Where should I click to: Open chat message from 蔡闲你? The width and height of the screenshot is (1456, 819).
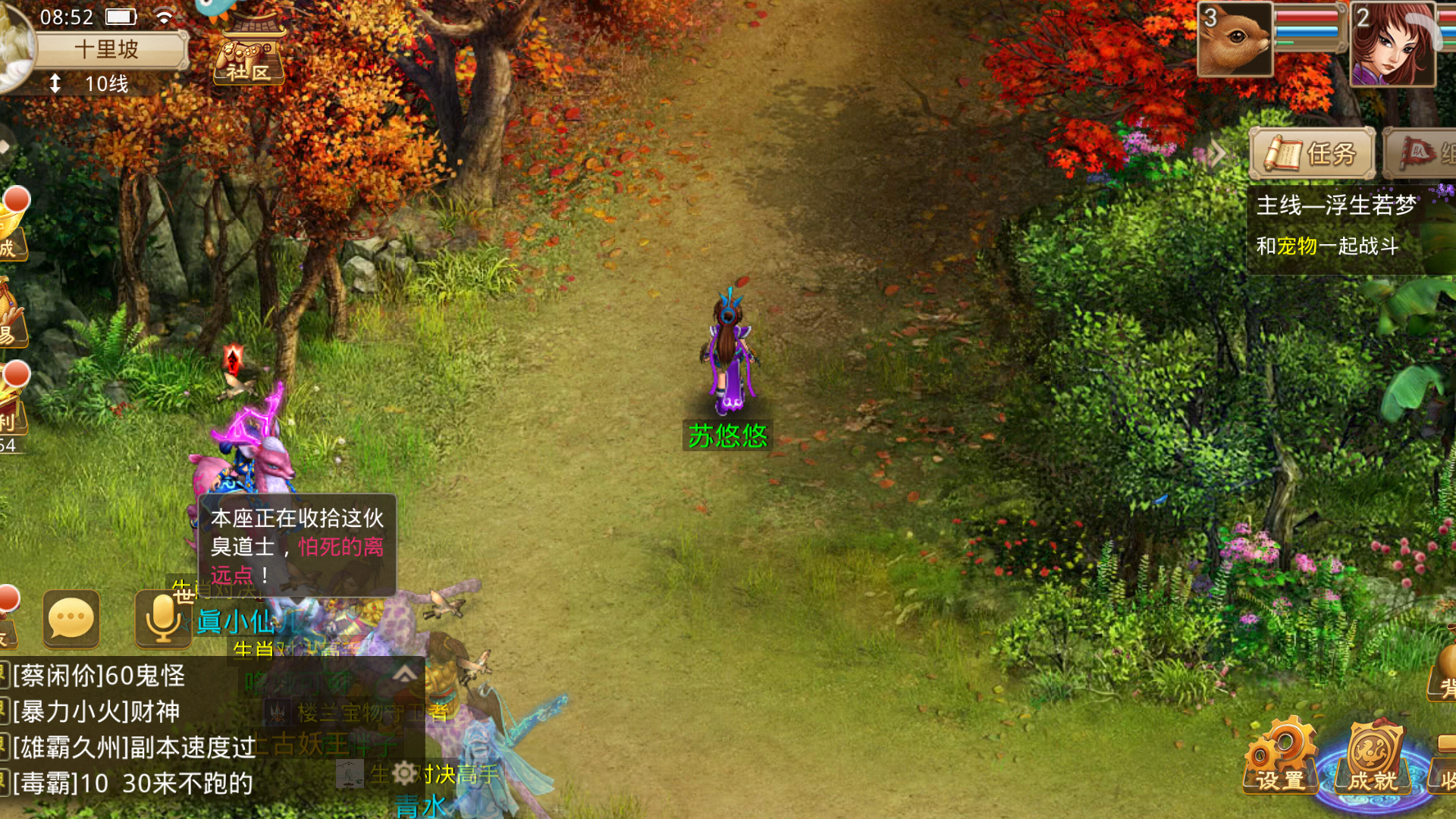(99, 676)
